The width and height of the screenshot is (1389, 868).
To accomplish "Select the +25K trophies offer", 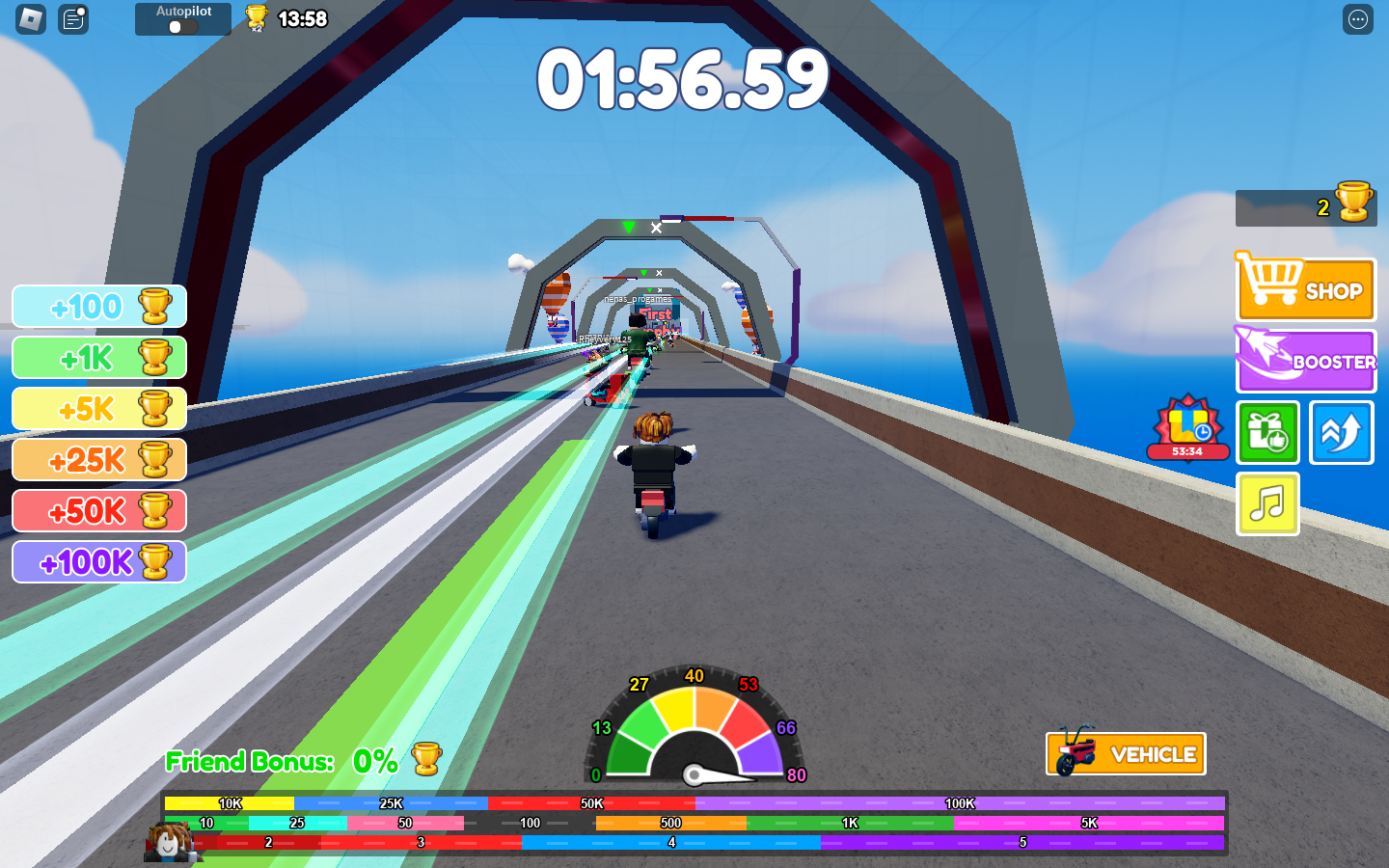I will point(99,460).
